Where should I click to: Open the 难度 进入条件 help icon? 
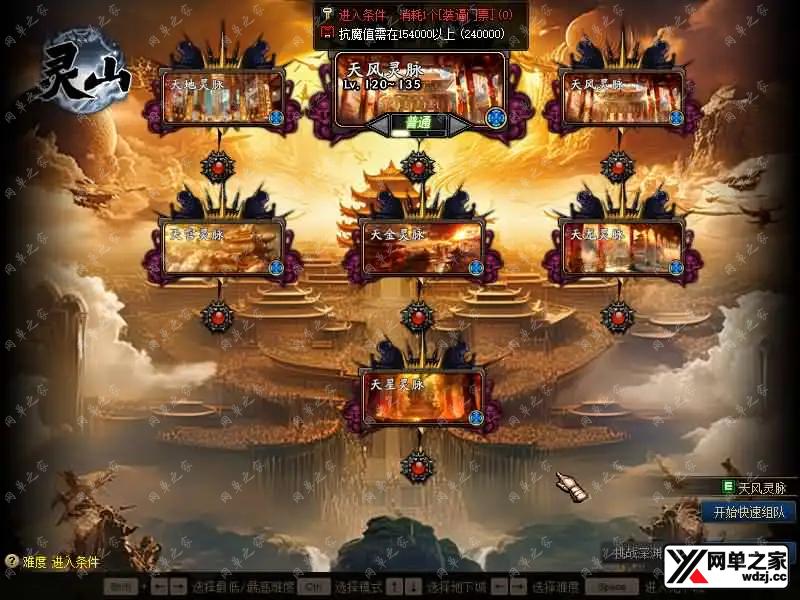coord(11,562)
